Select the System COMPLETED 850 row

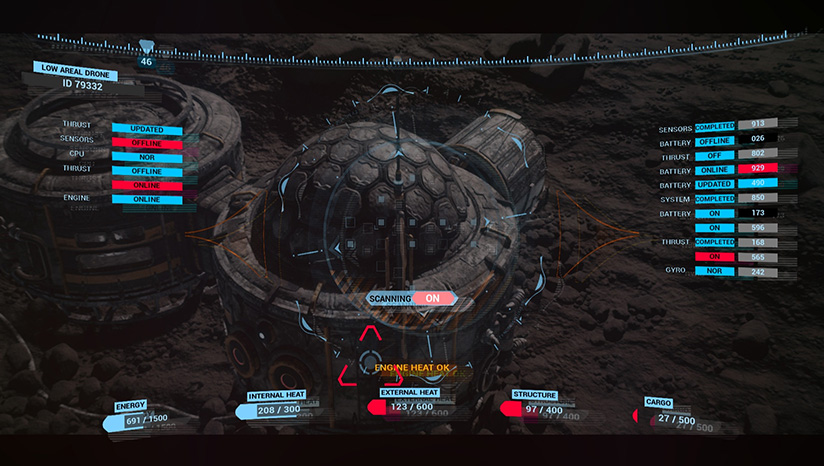coord(715,198)
